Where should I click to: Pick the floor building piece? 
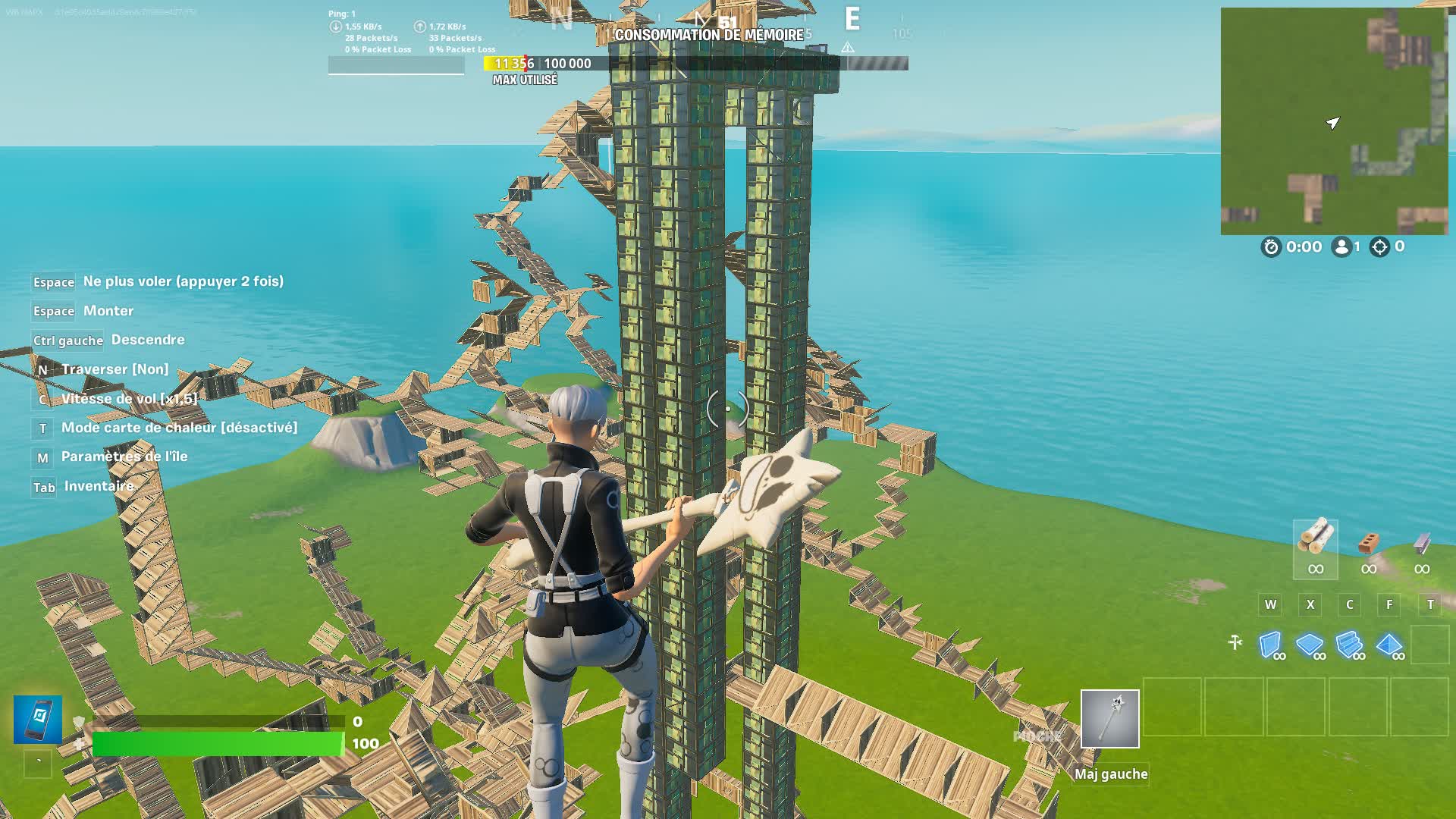(x=1310, y=645)
